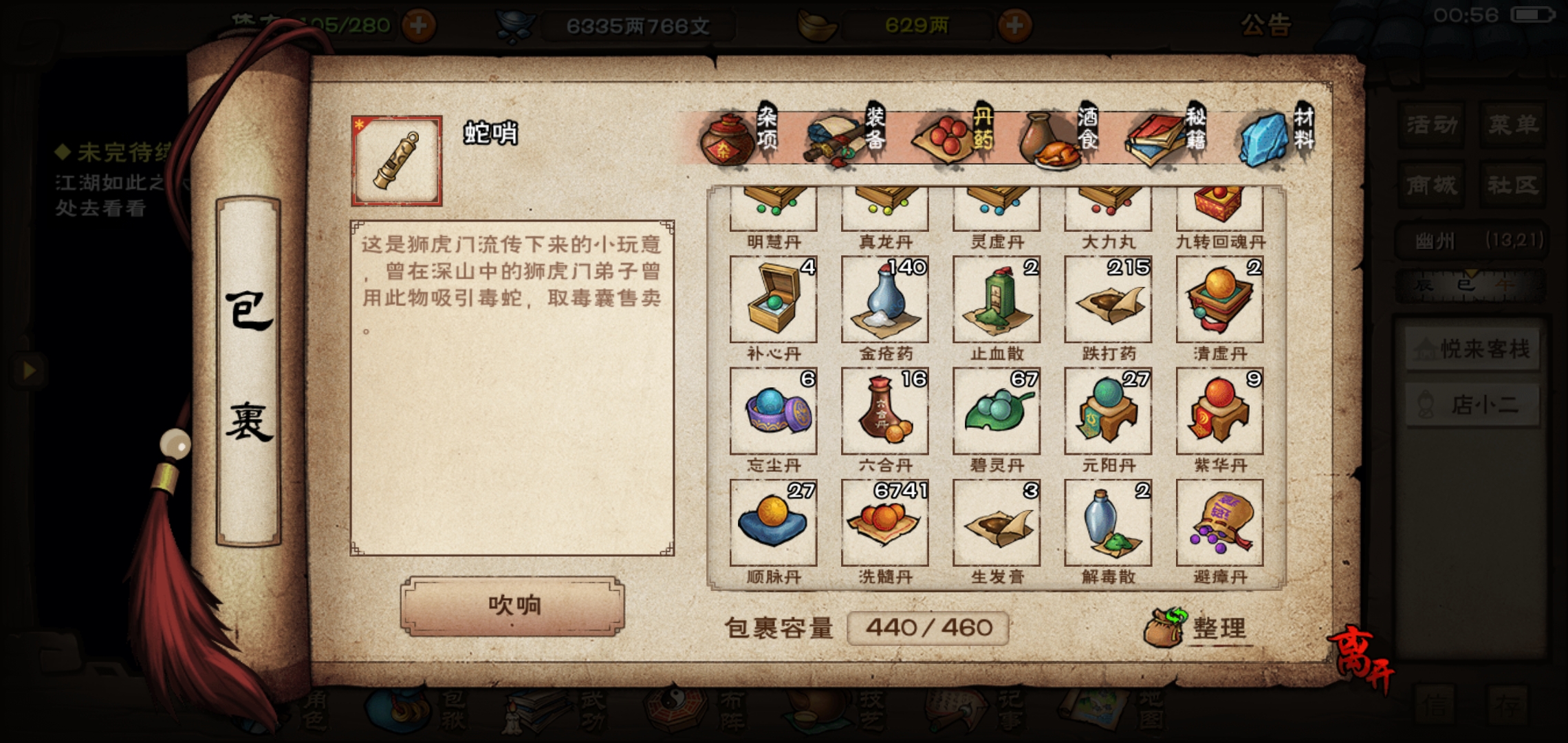Close the bag with 离开 button
The height and width of the screenshot is (743, 1568).
click(1360, 662)
